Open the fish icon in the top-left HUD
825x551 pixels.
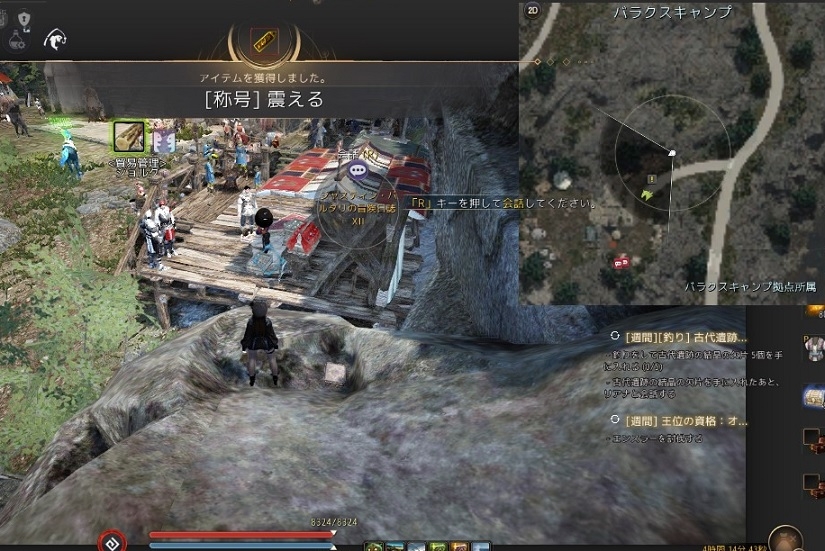pos(54,39)
